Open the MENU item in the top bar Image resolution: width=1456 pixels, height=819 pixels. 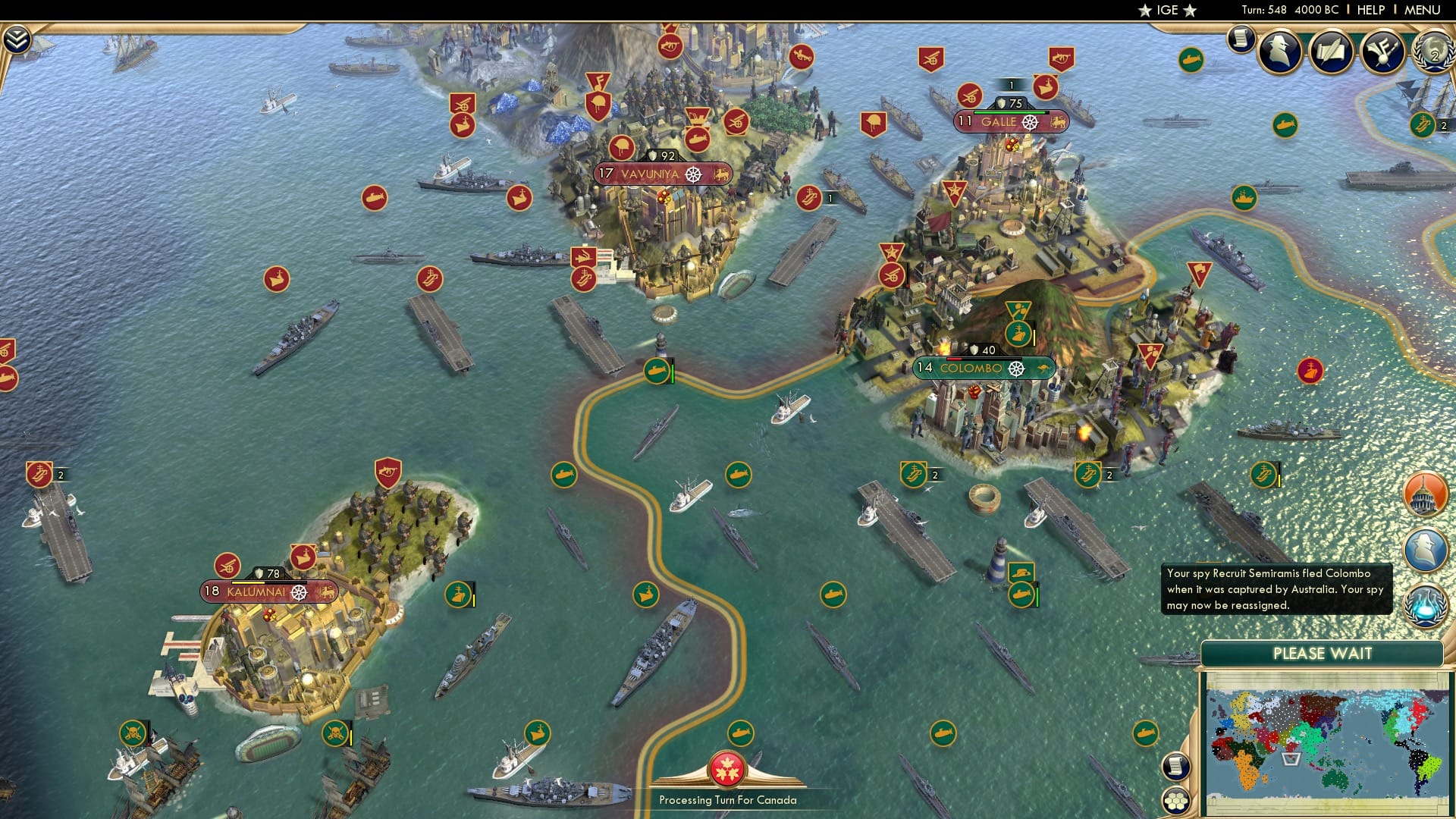[x=1432, y=10]
